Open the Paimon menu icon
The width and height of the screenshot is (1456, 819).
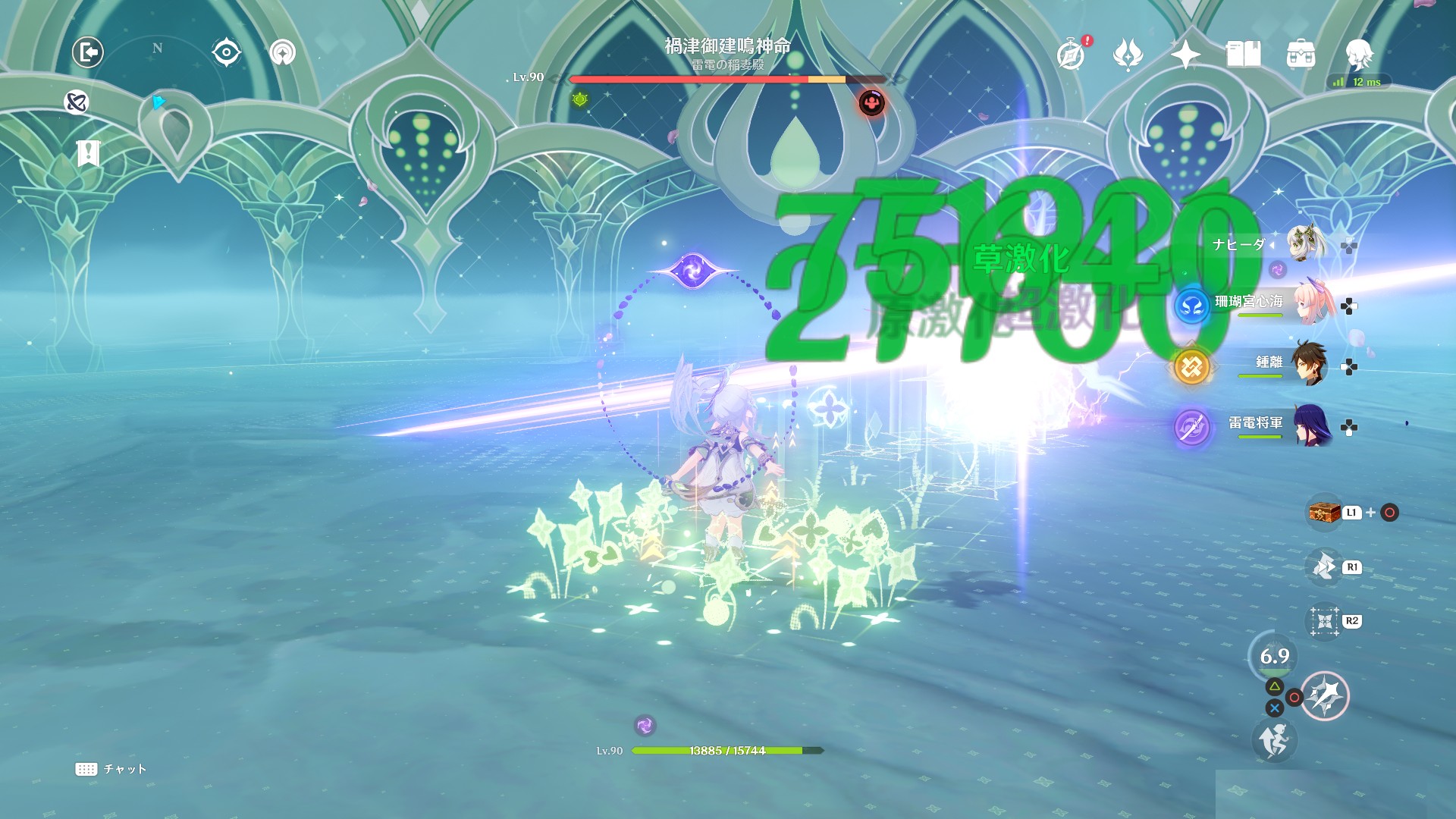[x=1358, y=54]
